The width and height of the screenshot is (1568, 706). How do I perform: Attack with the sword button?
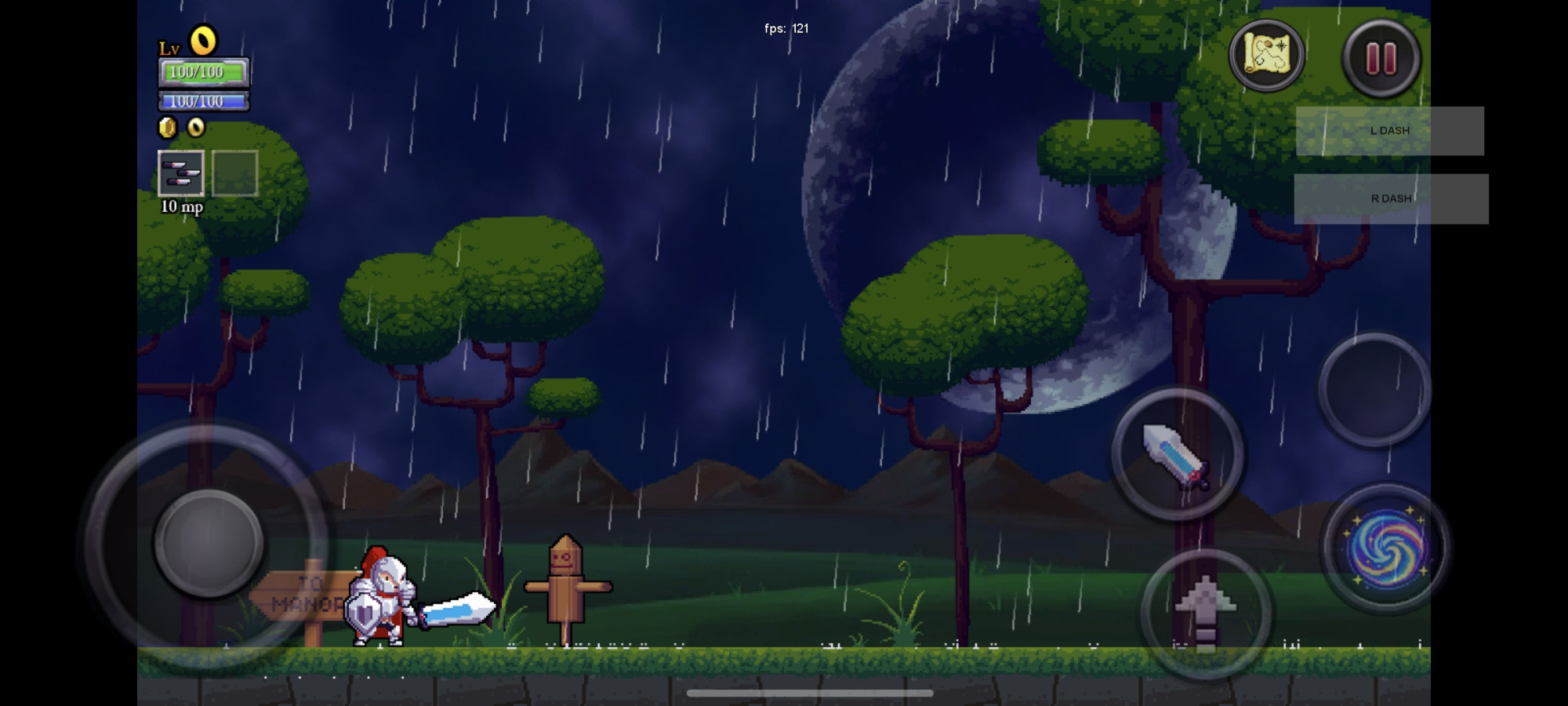(x=1177, y=454)
